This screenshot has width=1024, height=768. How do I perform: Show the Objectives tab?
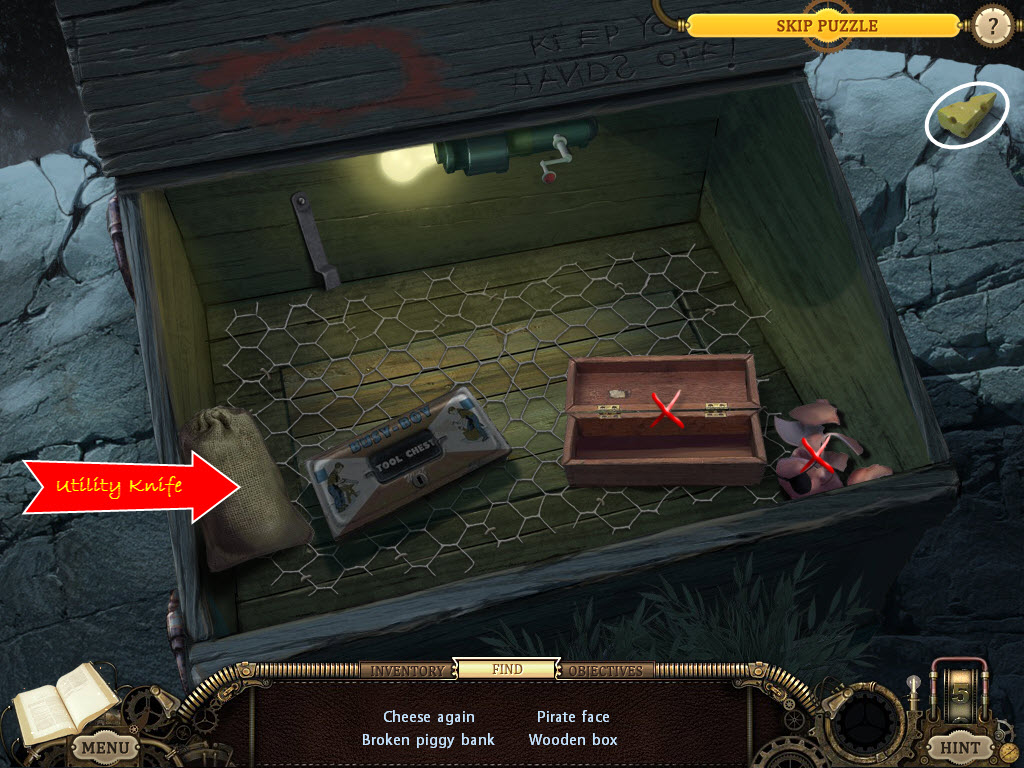click(607, 670)
